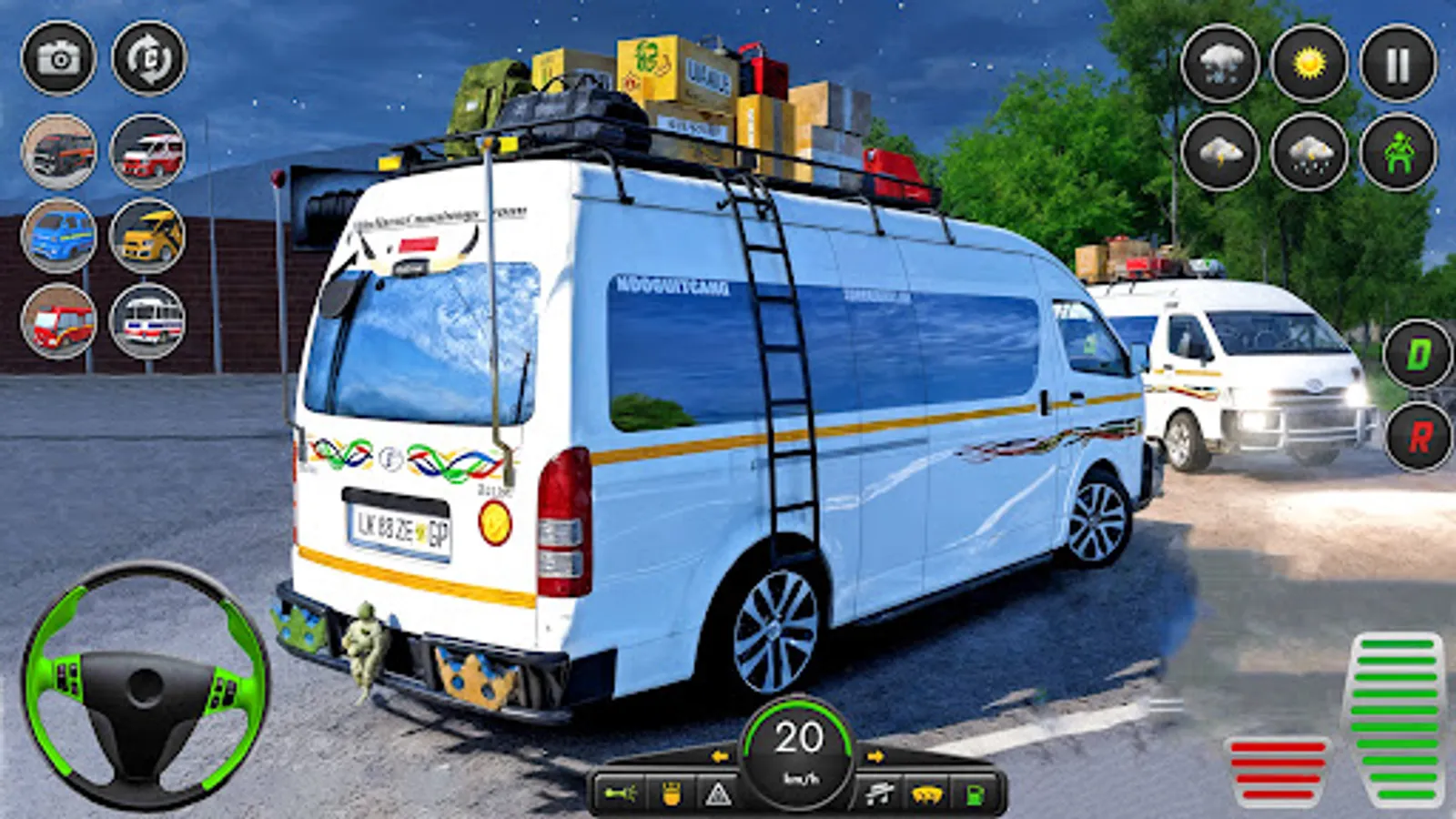Viewport: 1456px width, 819px height.
Task: Click the green driver seat icon
Action: click(x=1397, y=155)
